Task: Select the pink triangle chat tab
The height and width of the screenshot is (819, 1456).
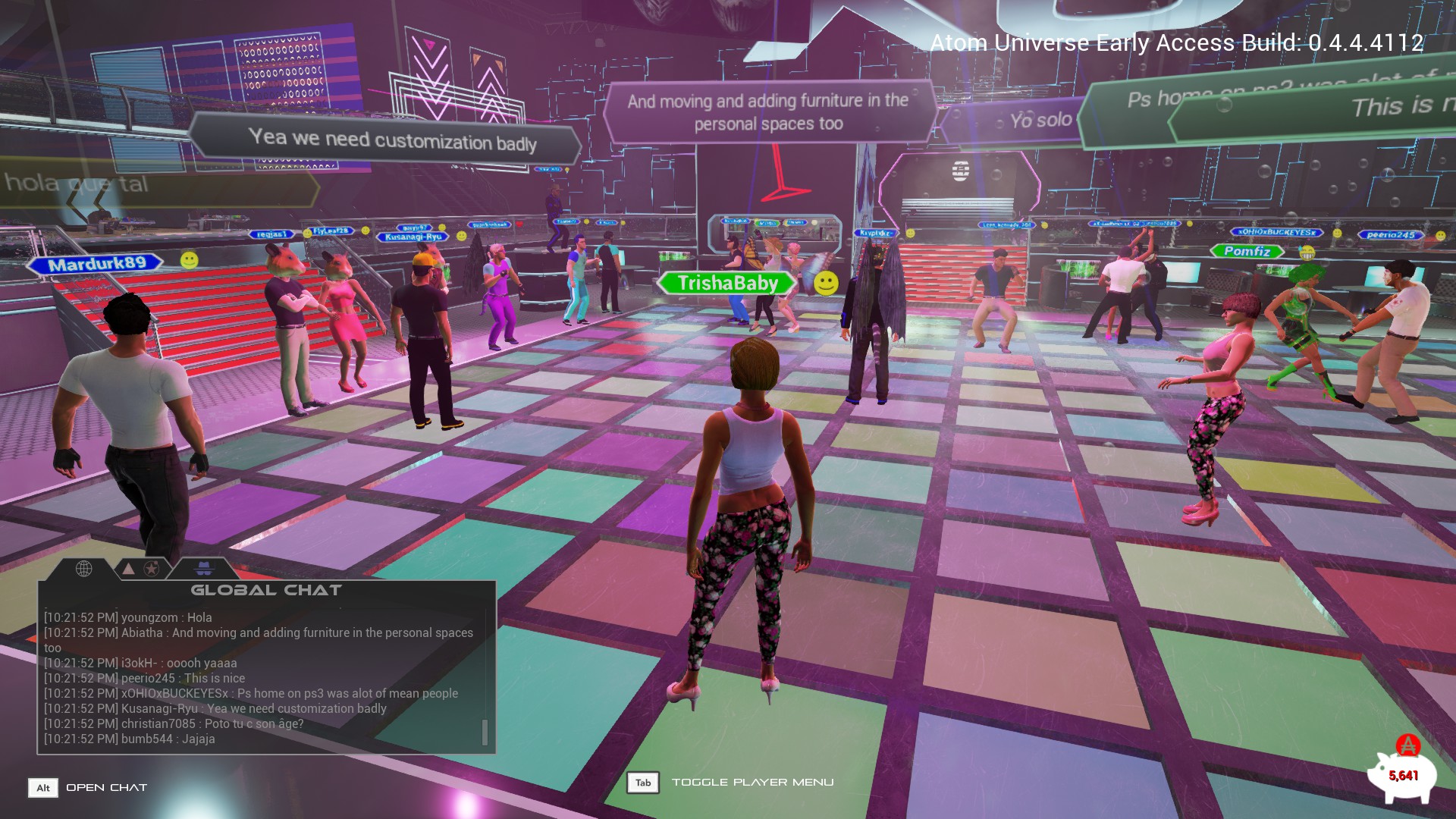Action: click(x=129, y=568)
